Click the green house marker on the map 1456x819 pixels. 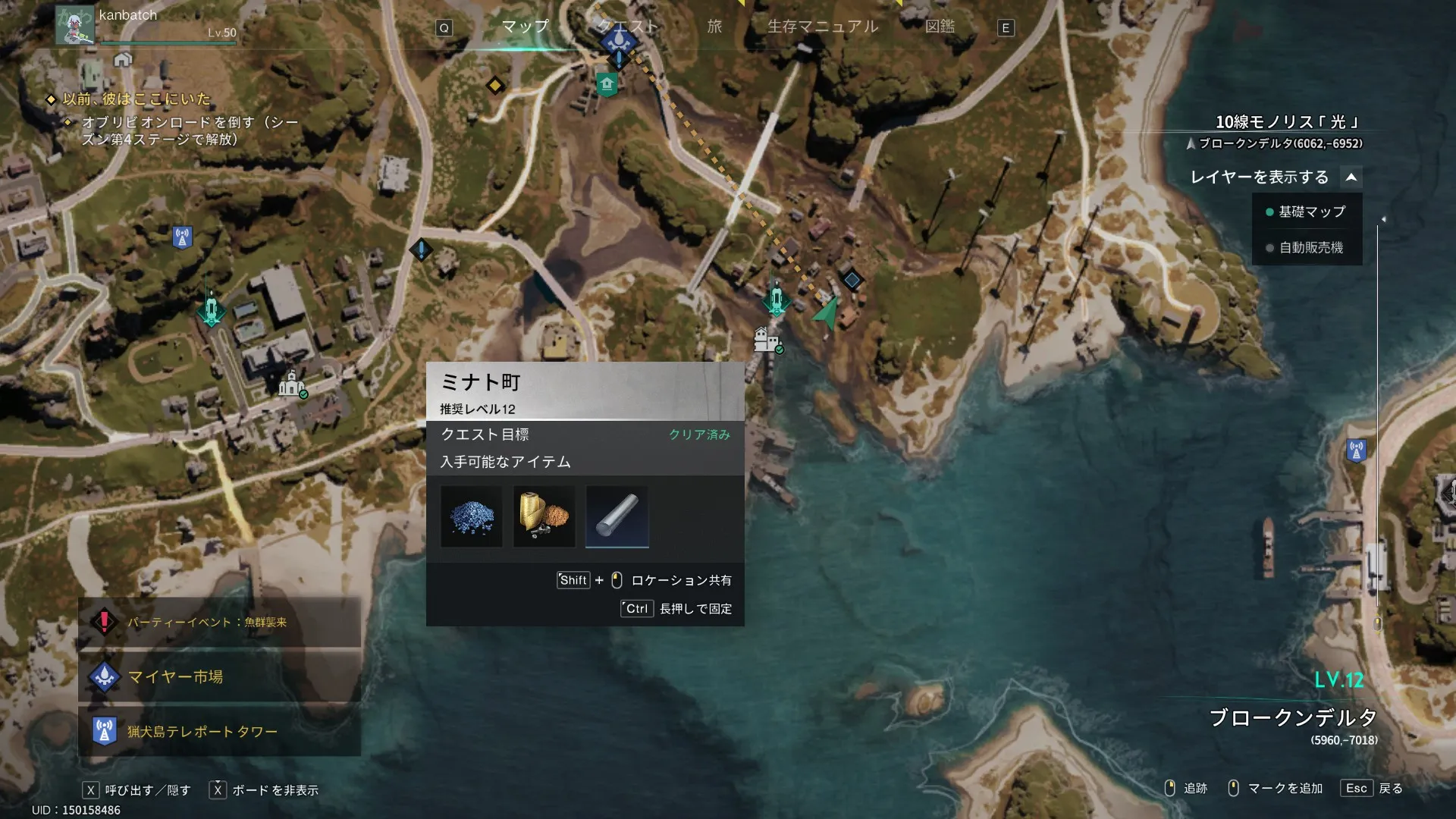pyautogui.click(x=607, y=83)
